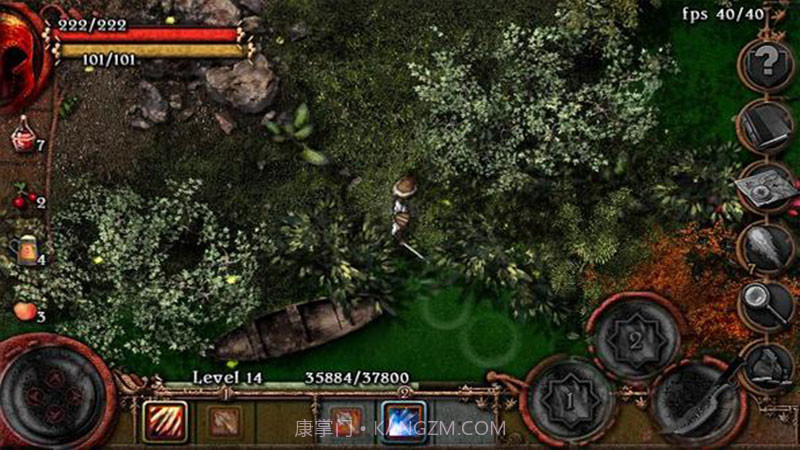This screenshot has height=450, width=800.
Task: Show the world map scroll
Action: [x=765, y=187]
